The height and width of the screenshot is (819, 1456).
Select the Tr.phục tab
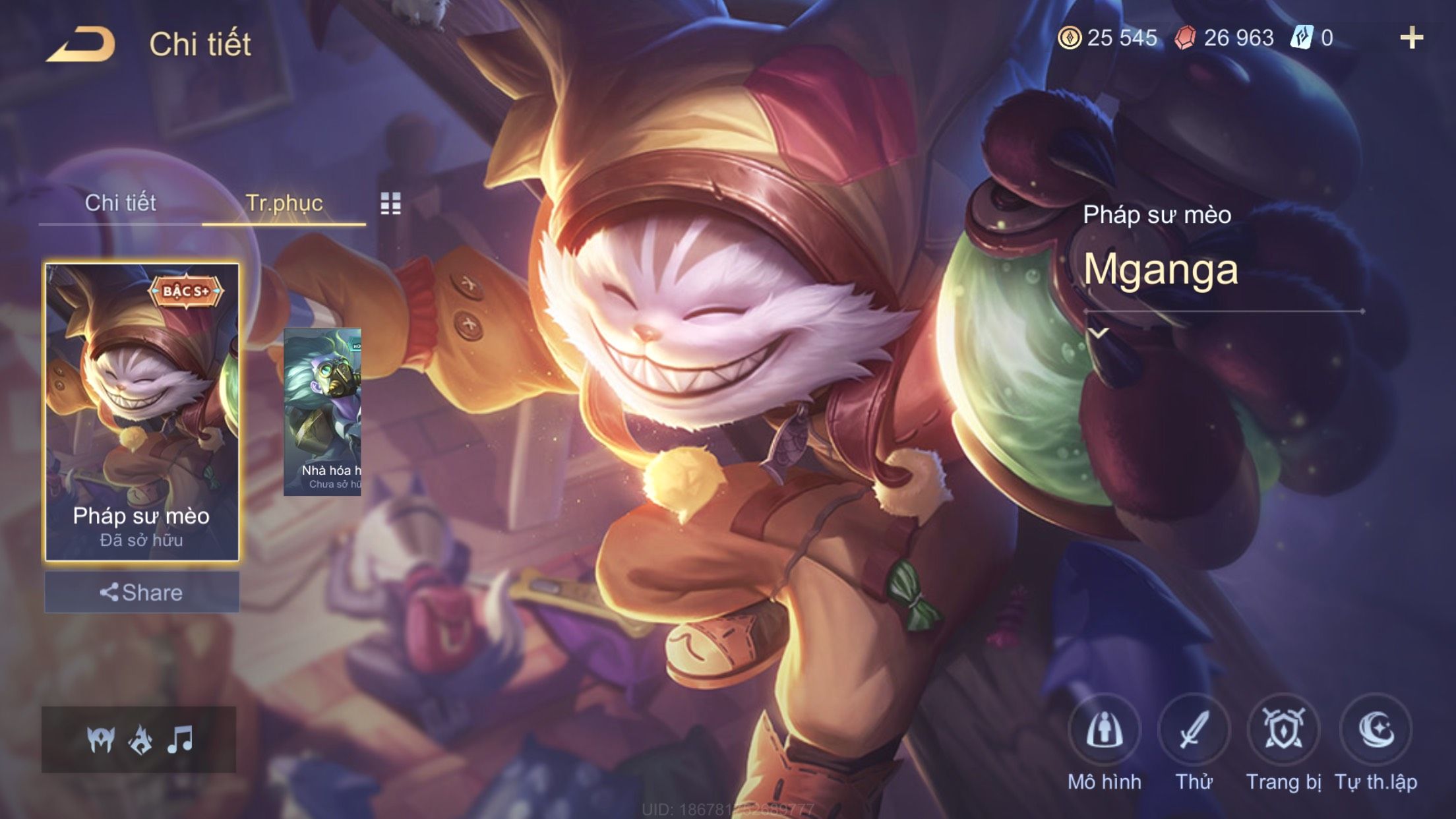(284, 203)
